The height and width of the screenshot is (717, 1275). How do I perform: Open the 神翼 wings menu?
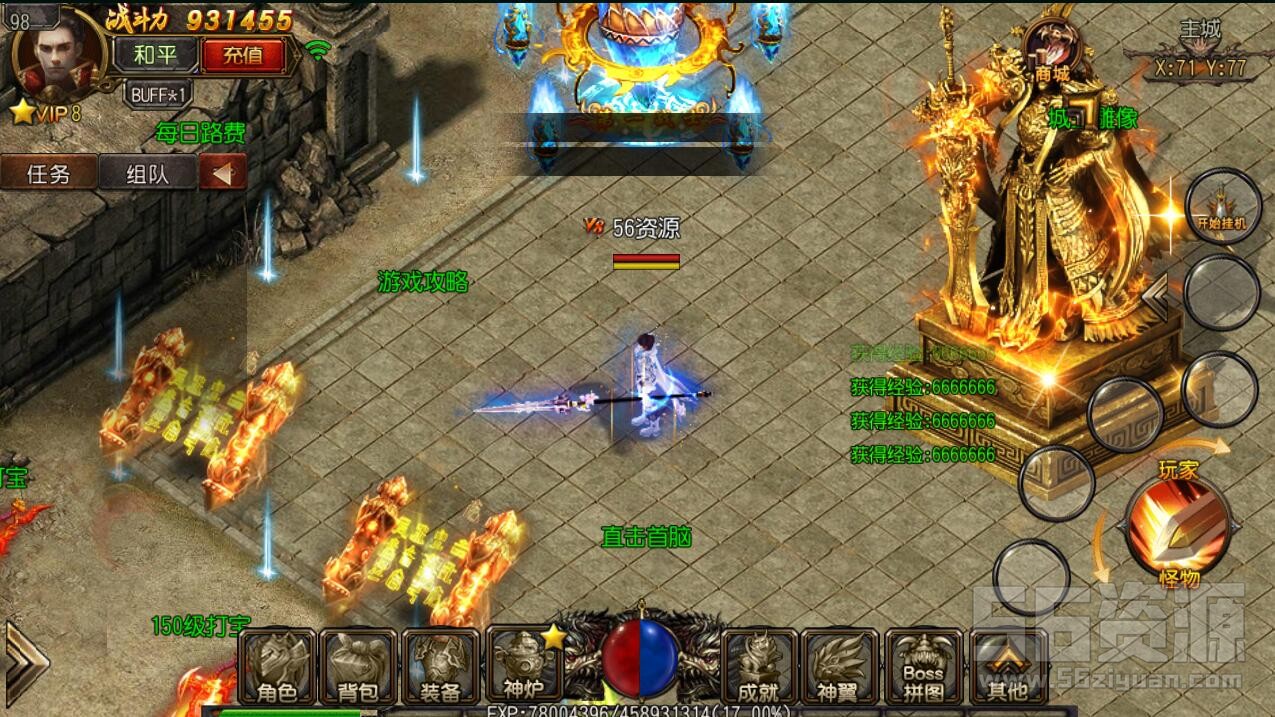838,667
